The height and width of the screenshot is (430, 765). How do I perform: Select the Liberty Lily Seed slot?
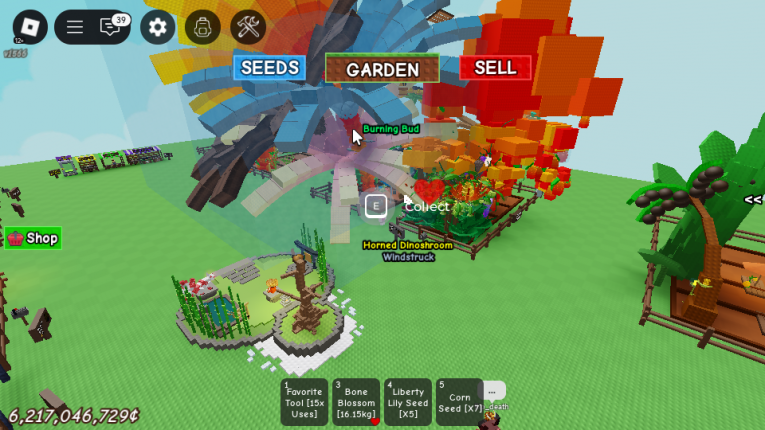tap(408, 402)
